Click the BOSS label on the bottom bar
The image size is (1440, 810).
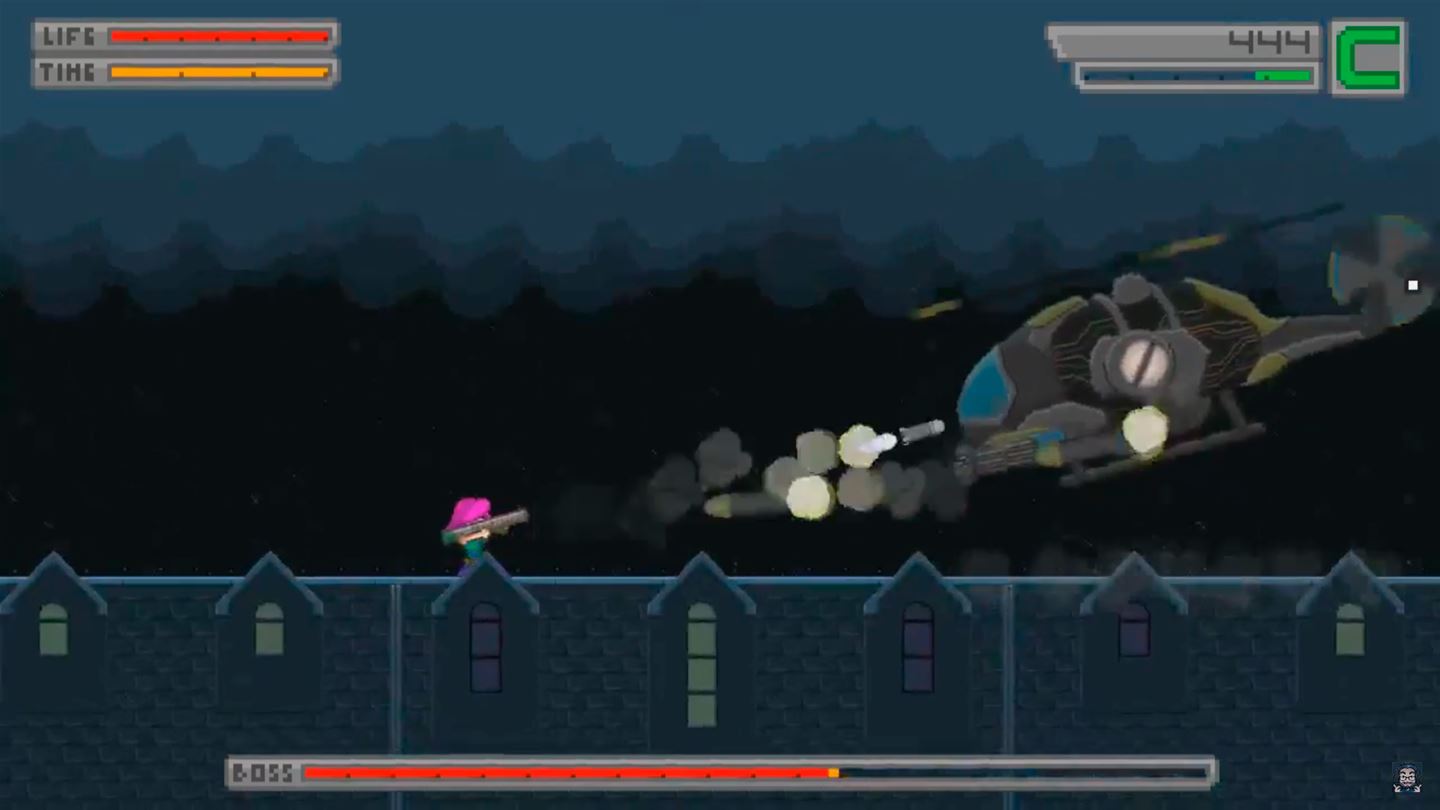tap(266, 772)
